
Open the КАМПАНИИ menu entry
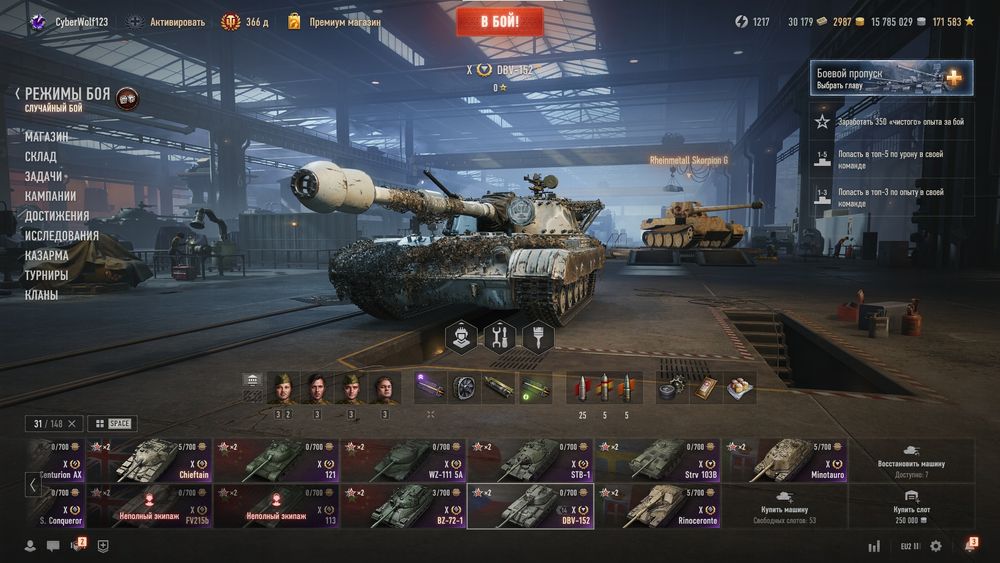coord(50,196)
